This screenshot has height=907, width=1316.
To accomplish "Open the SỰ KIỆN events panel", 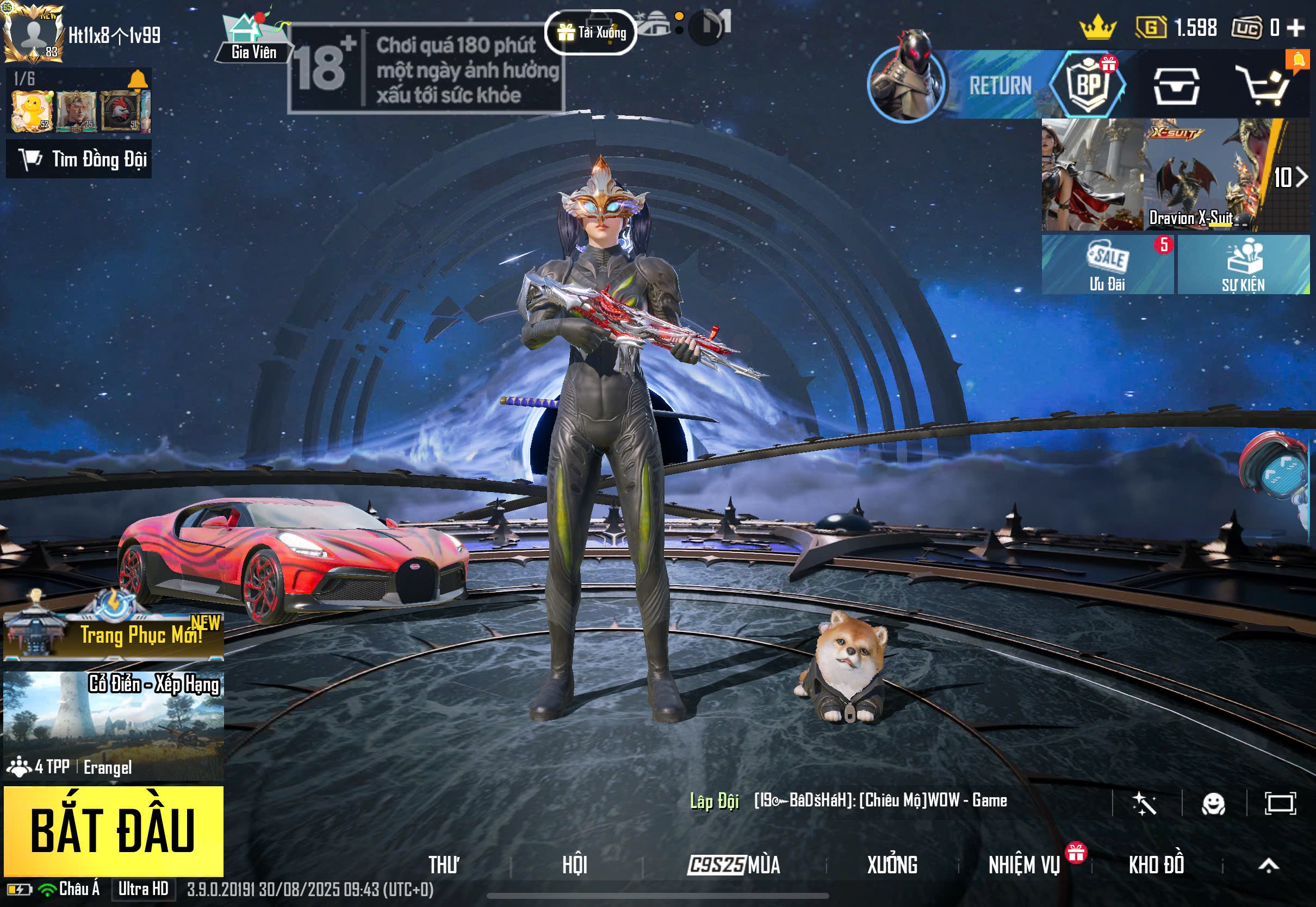I will click(1243, 265).
